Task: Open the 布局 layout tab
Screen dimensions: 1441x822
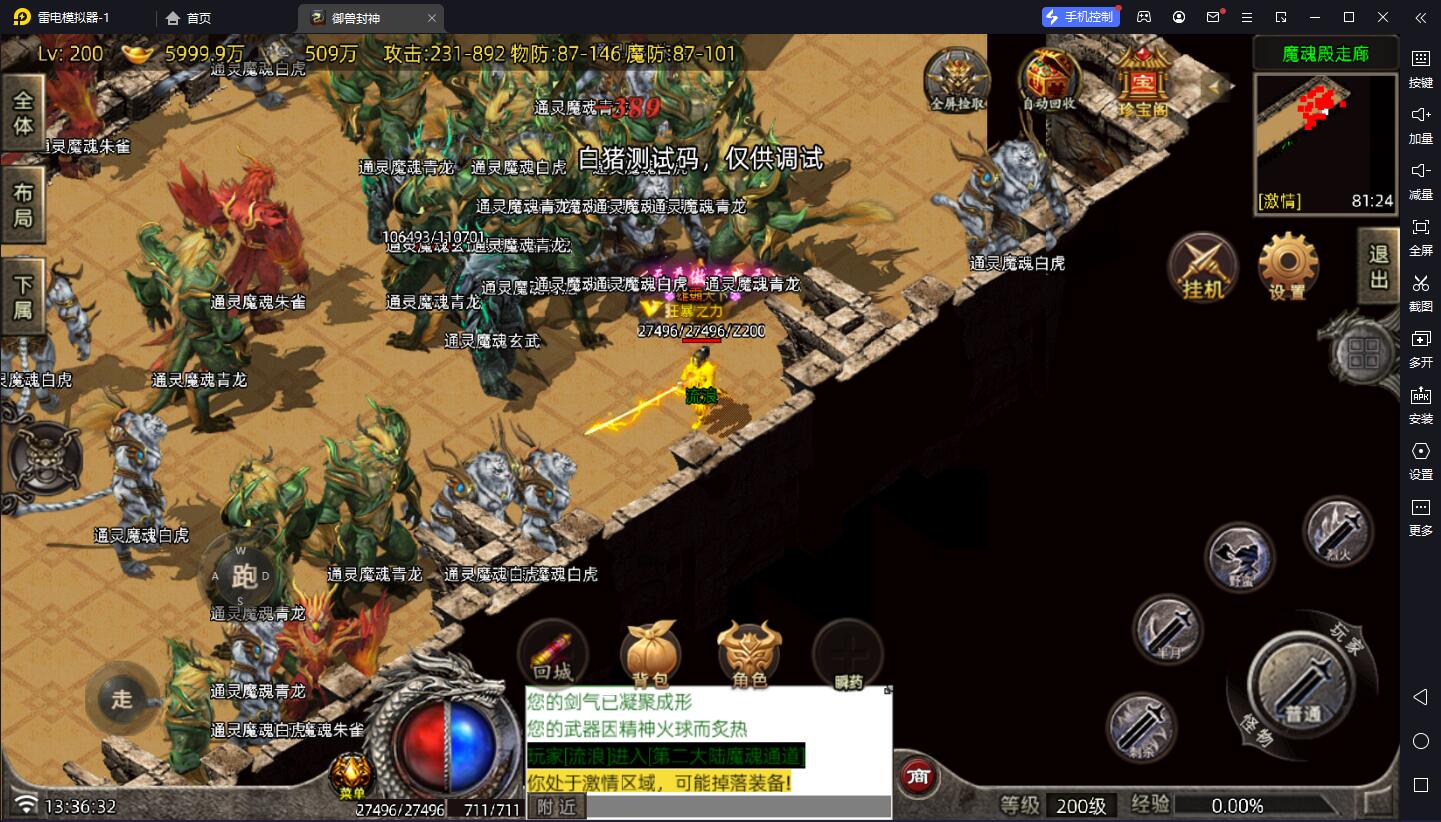Action: tap(23, 204)
